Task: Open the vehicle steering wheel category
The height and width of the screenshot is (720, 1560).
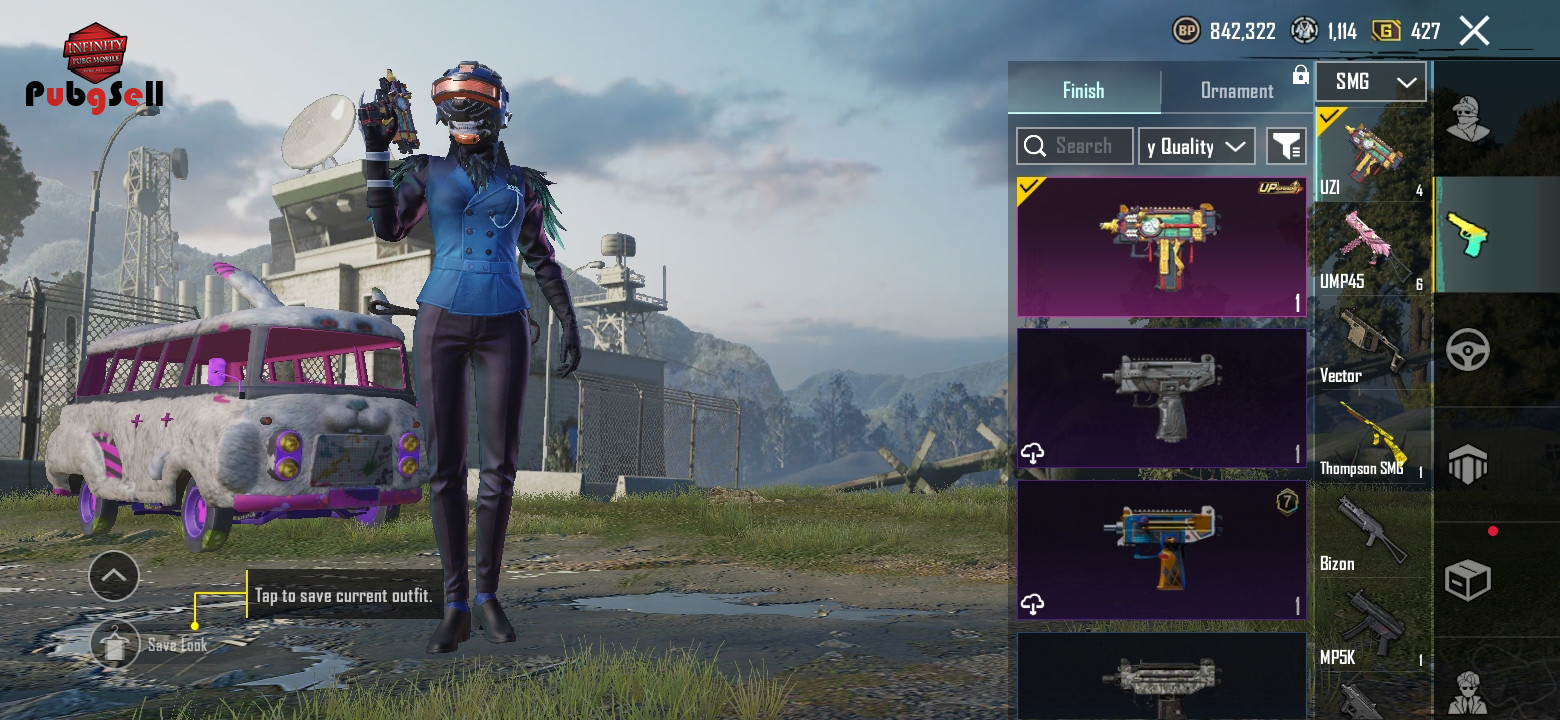Action: [x=1467, y=350]
